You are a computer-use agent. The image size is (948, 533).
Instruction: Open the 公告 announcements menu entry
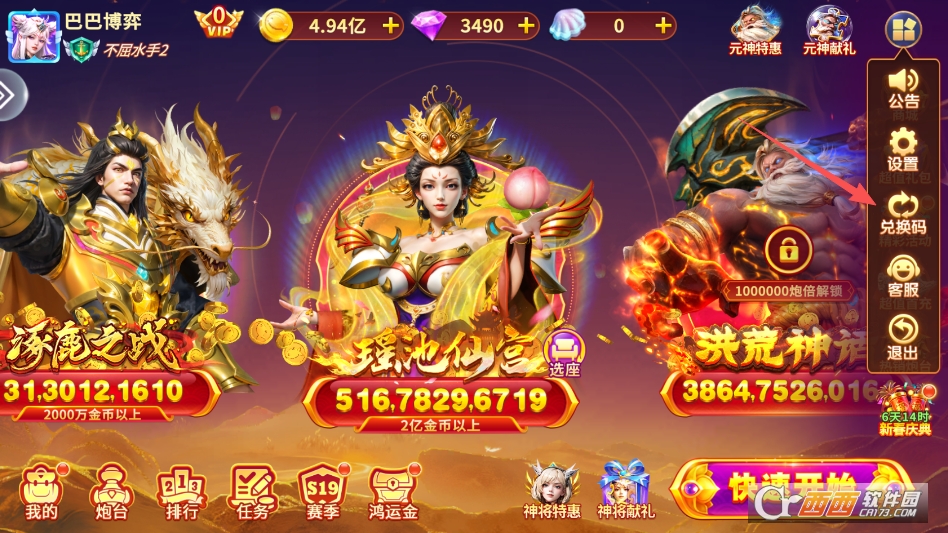[x=903, y=86]
